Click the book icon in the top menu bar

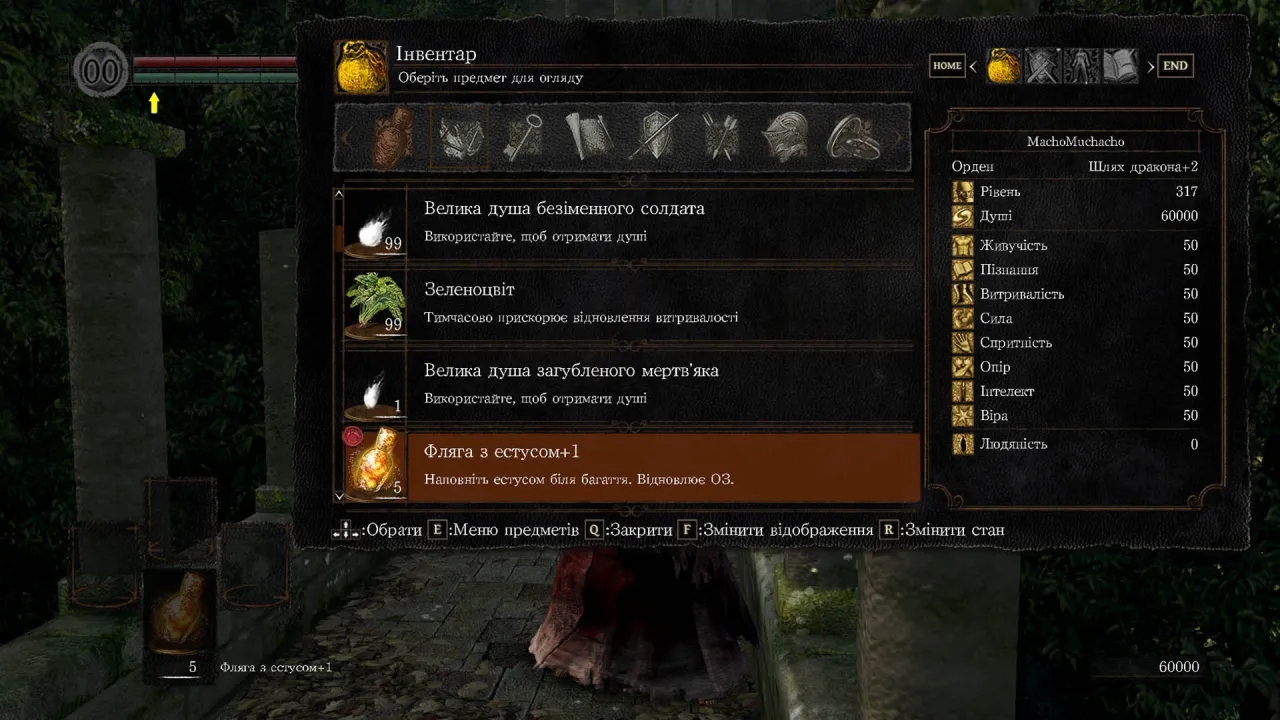tap(1117, 65)
